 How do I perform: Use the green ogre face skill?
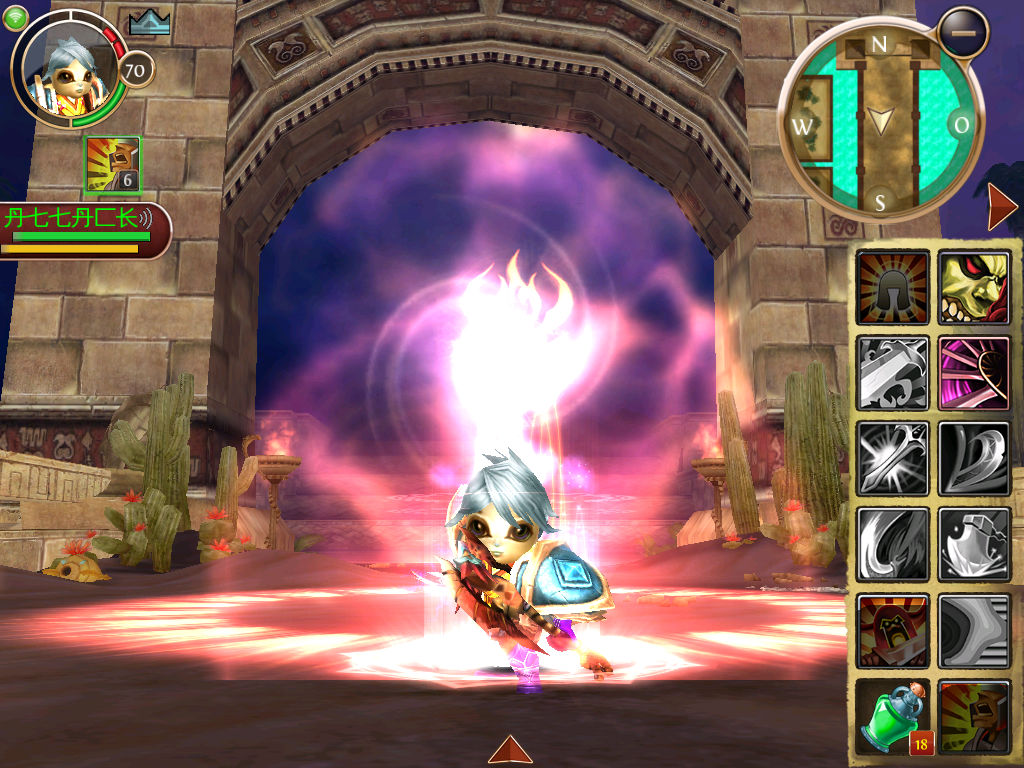tap(974, 288)
